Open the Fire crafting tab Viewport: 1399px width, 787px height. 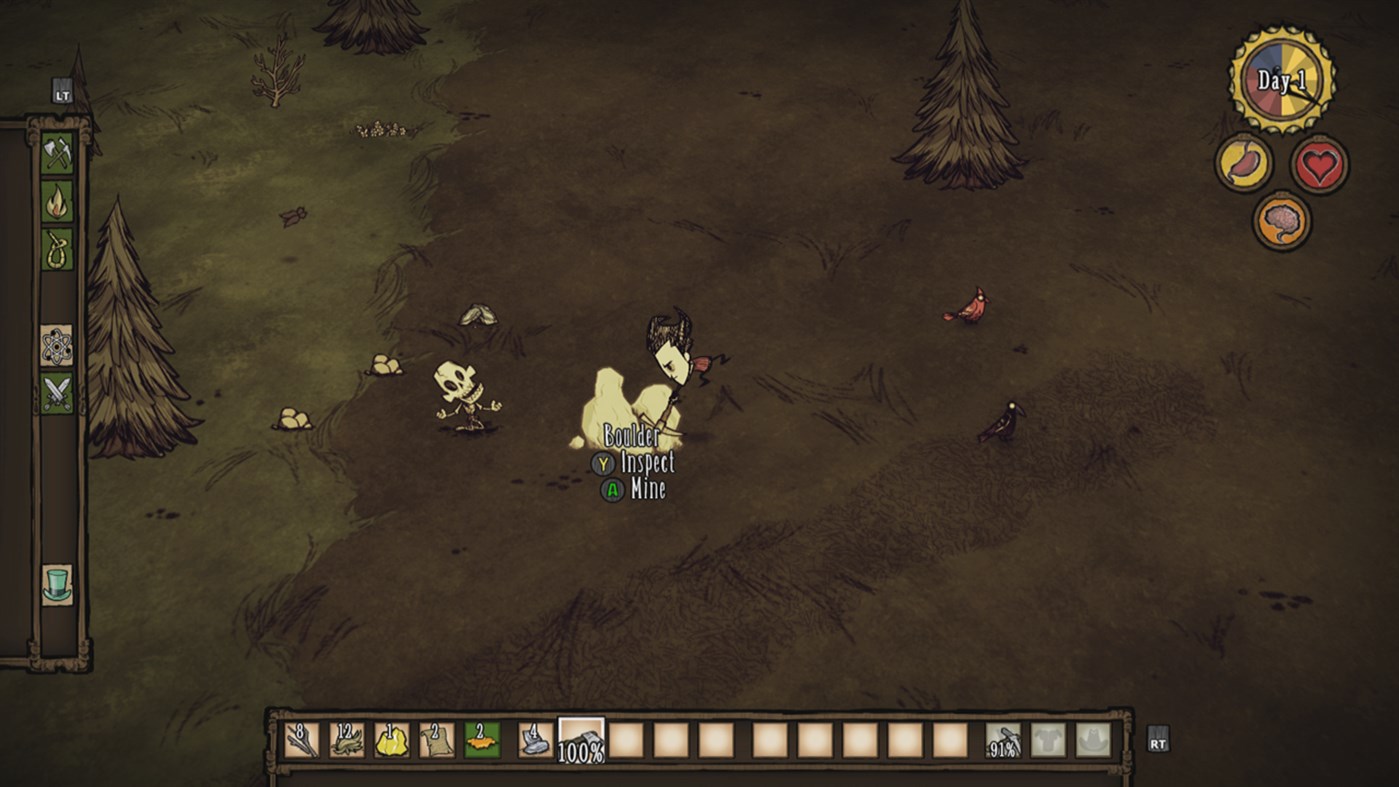pyautogui.click(x=57, y=201)
